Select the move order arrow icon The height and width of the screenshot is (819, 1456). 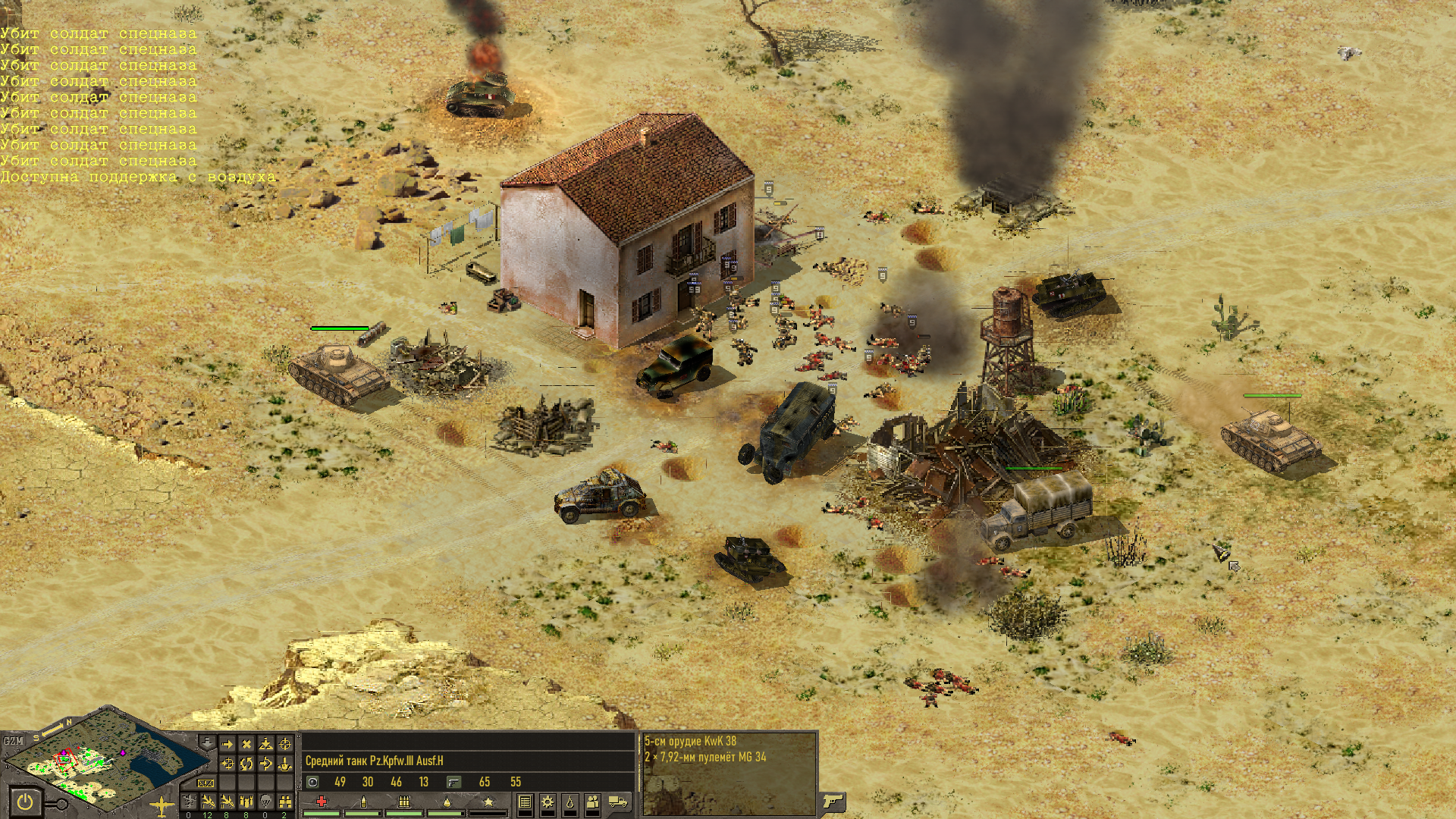point(227,745)
